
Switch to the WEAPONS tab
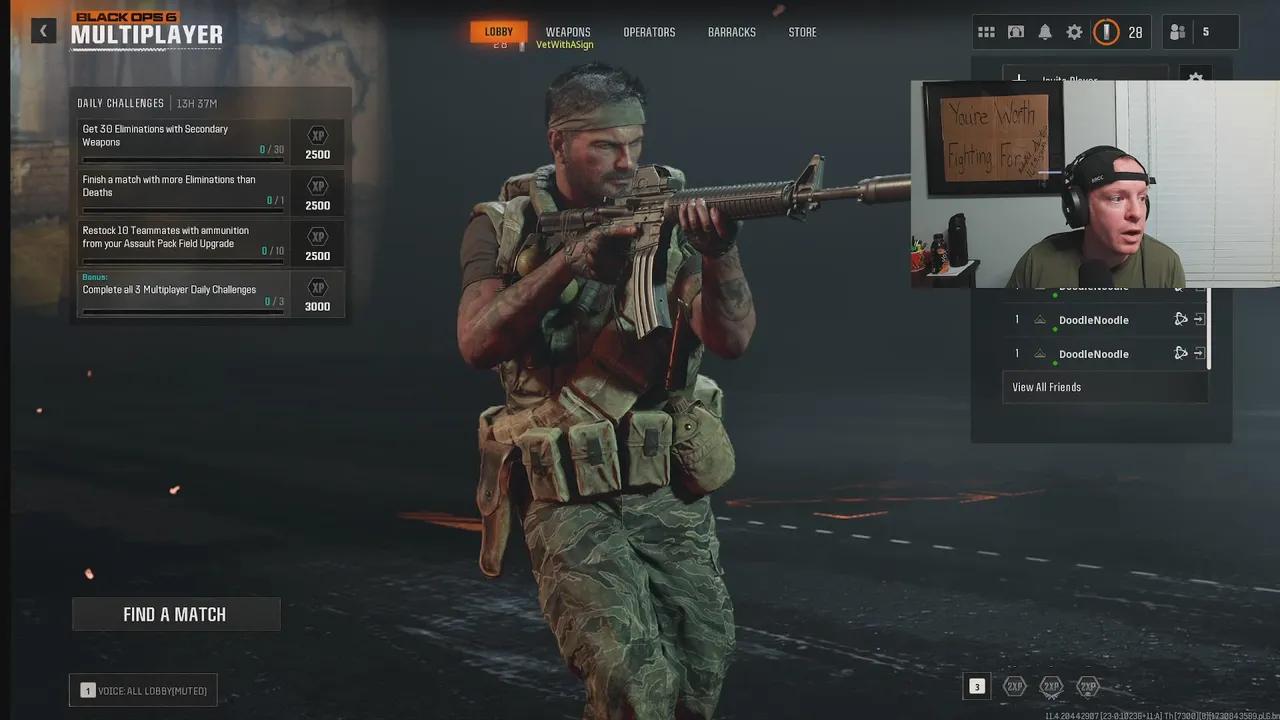tap(567, 31)
